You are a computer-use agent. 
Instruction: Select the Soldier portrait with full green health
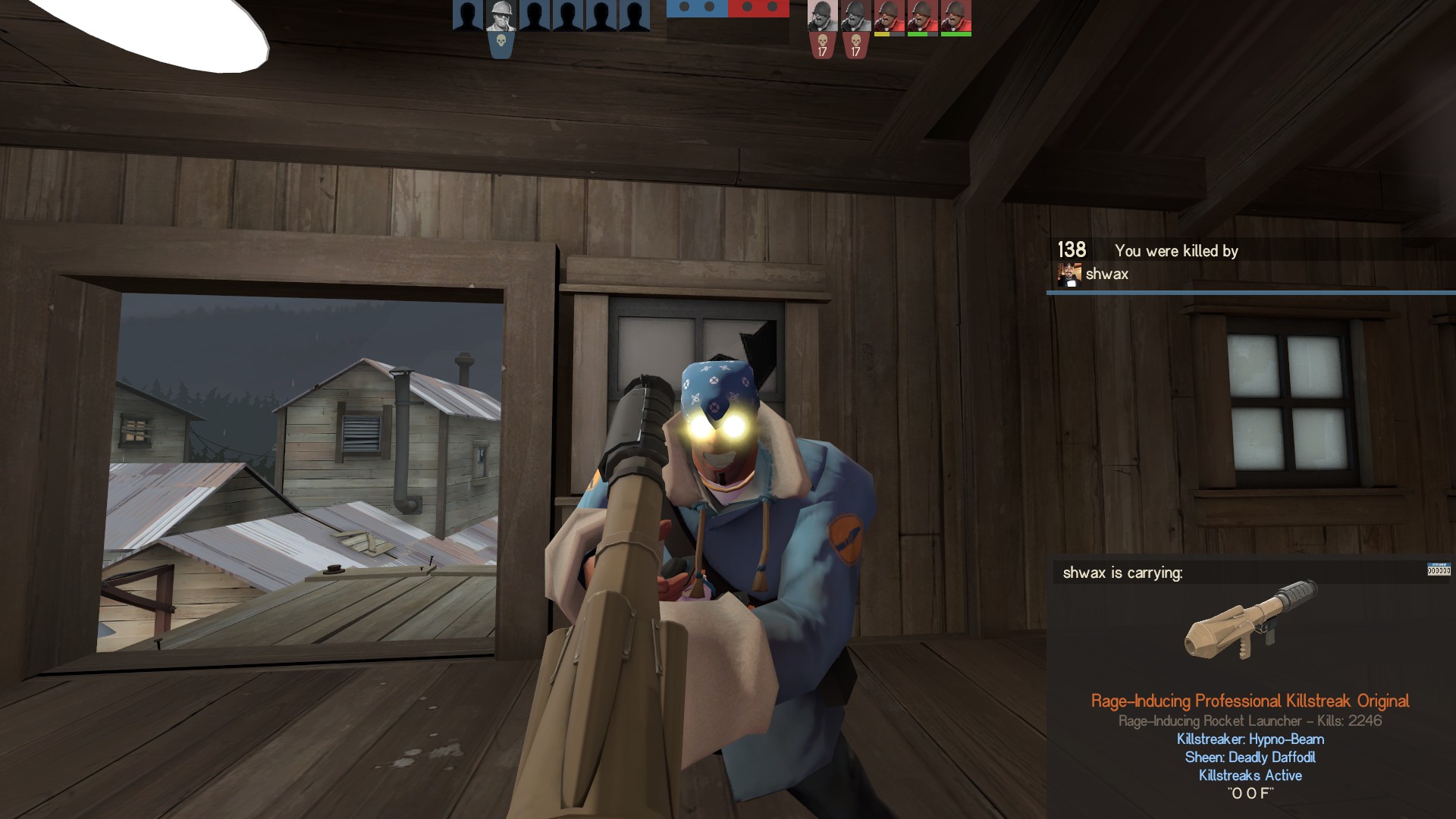[x=955, y=16]
